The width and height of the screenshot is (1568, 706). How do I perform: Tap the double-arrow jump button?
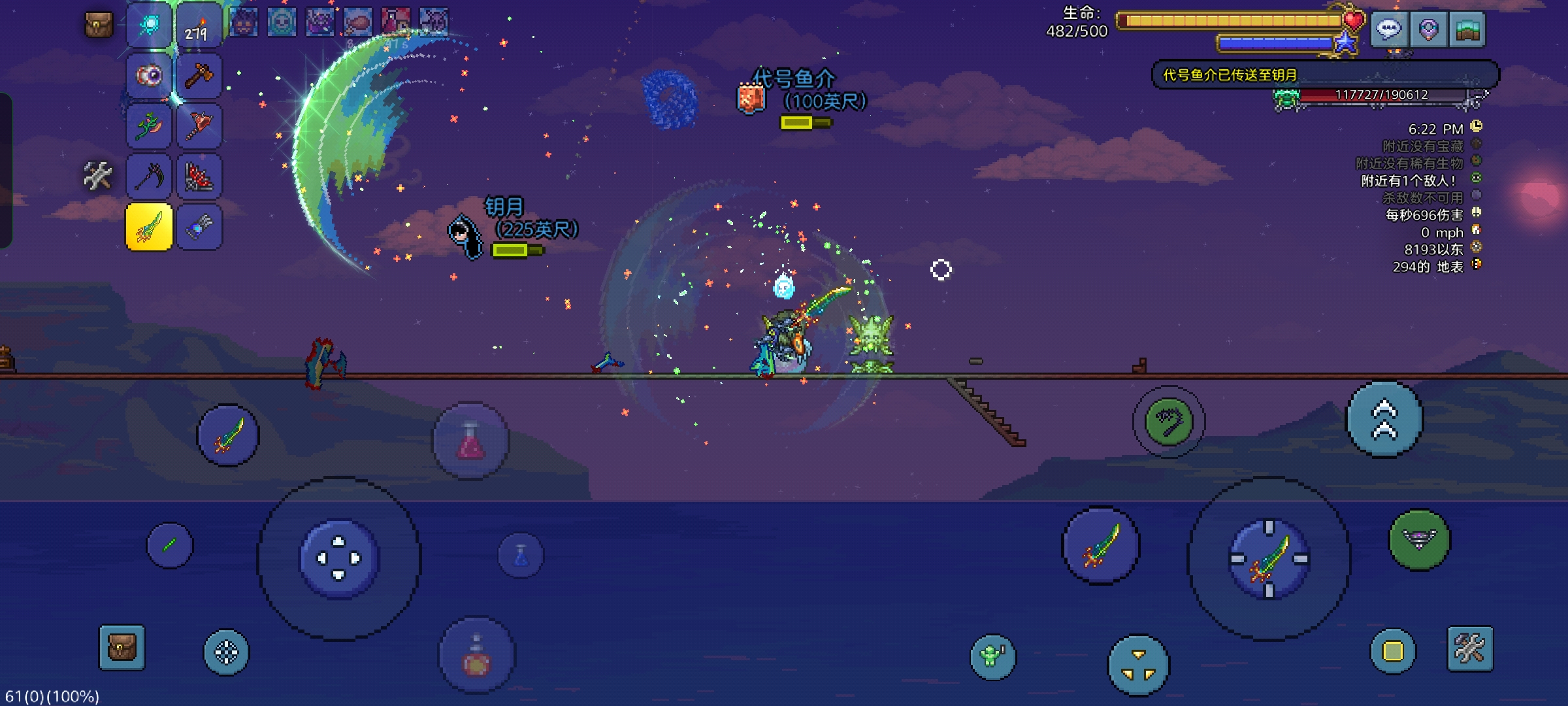click(x=1384, y=420)
